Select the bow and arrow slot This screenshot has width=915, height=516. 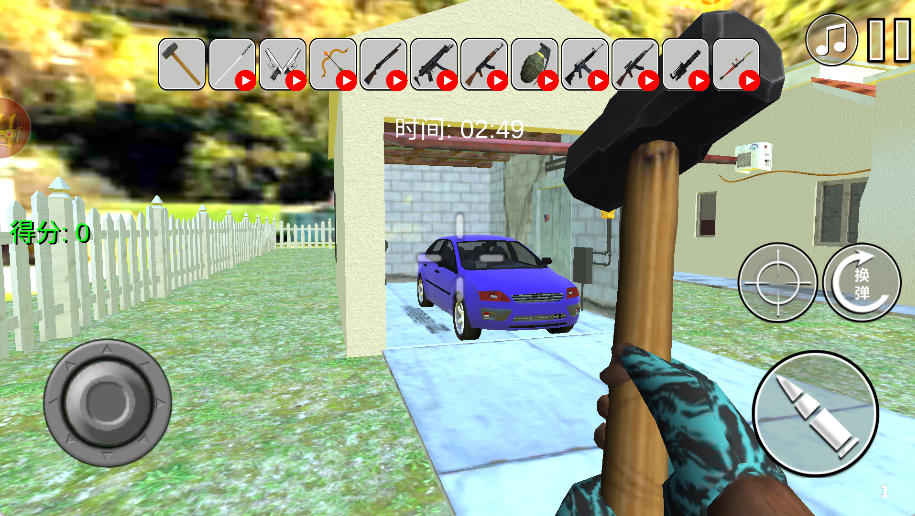coord(333,64)
